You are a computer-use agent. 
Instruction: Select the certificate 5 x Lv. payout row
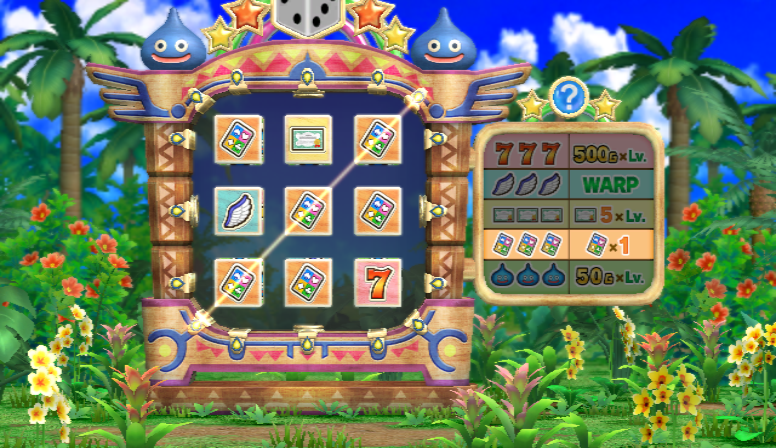click(568, 215)
